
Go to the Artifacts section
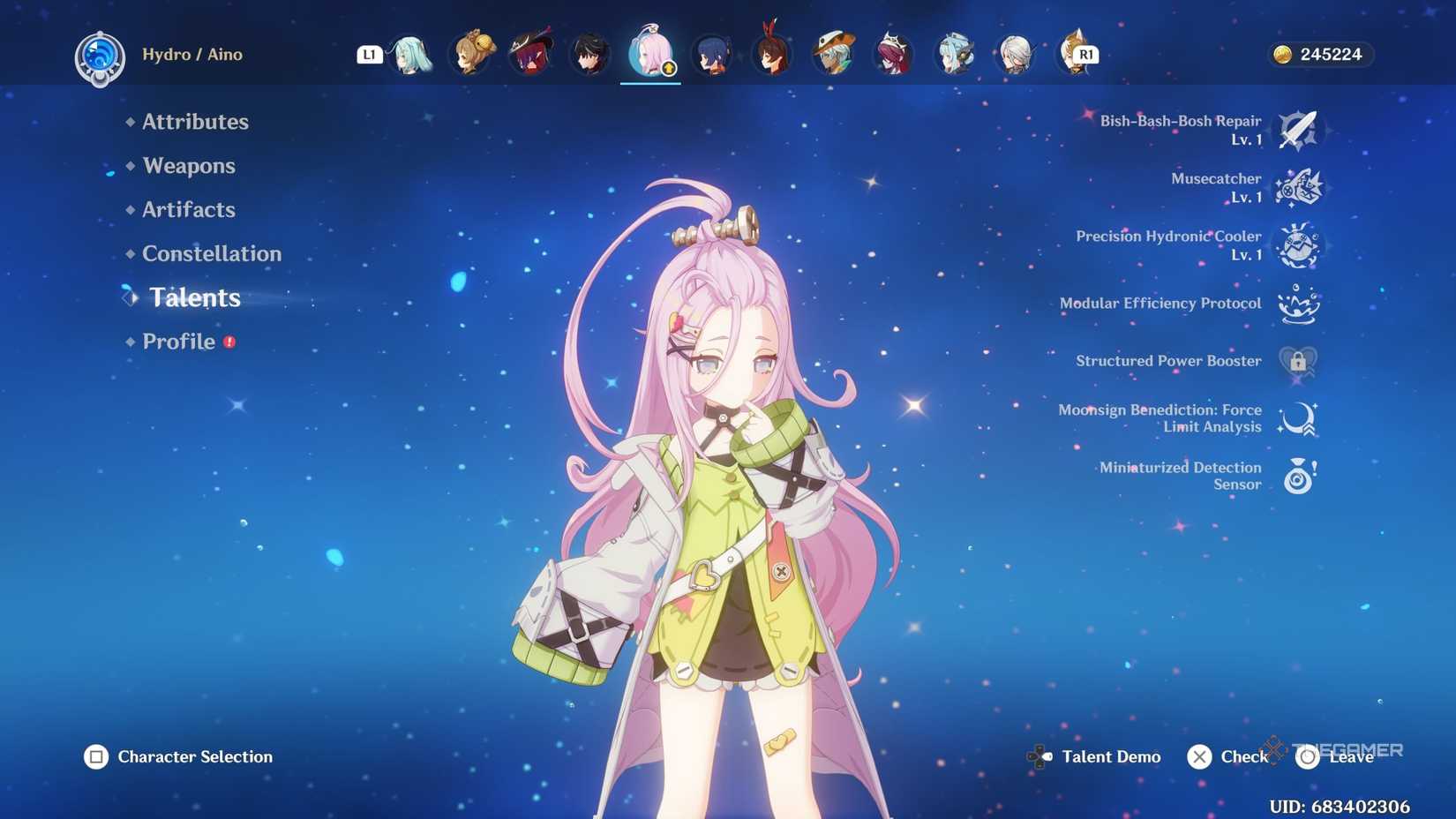pyautogui.click(x=189, y=210)
